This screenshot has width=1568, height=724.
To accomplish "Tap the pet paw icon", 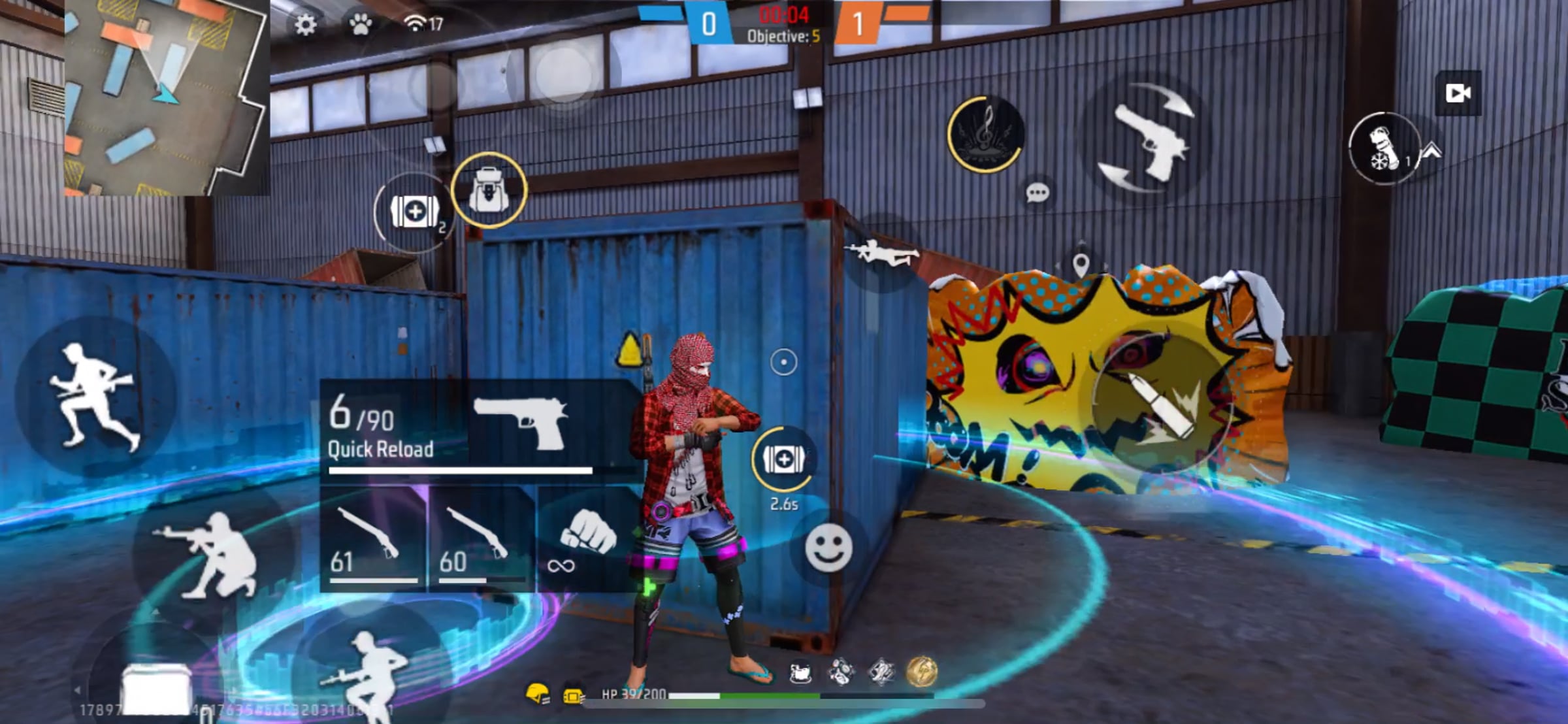I will (360, 25).
